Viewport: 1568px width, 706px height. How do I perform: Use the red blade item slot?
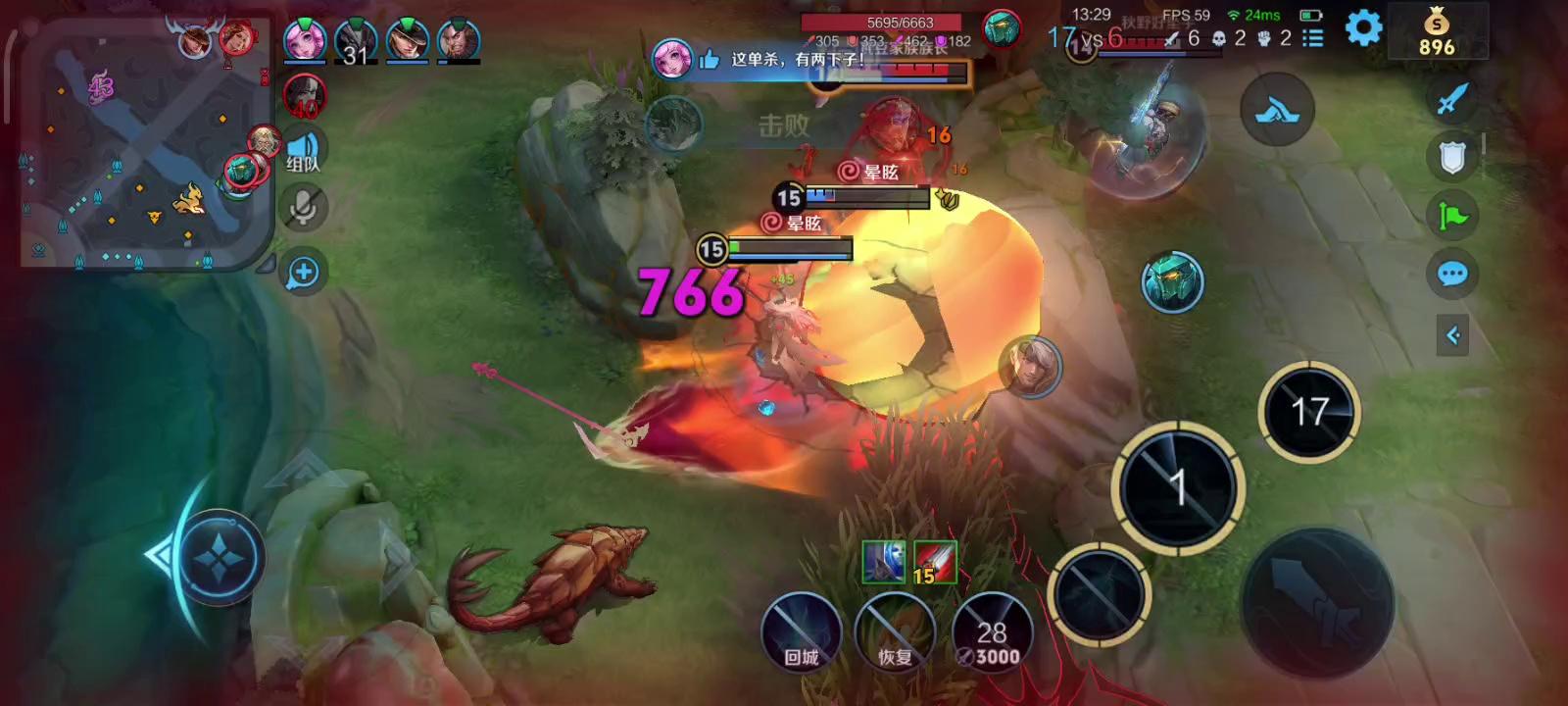tap(935, 563)
